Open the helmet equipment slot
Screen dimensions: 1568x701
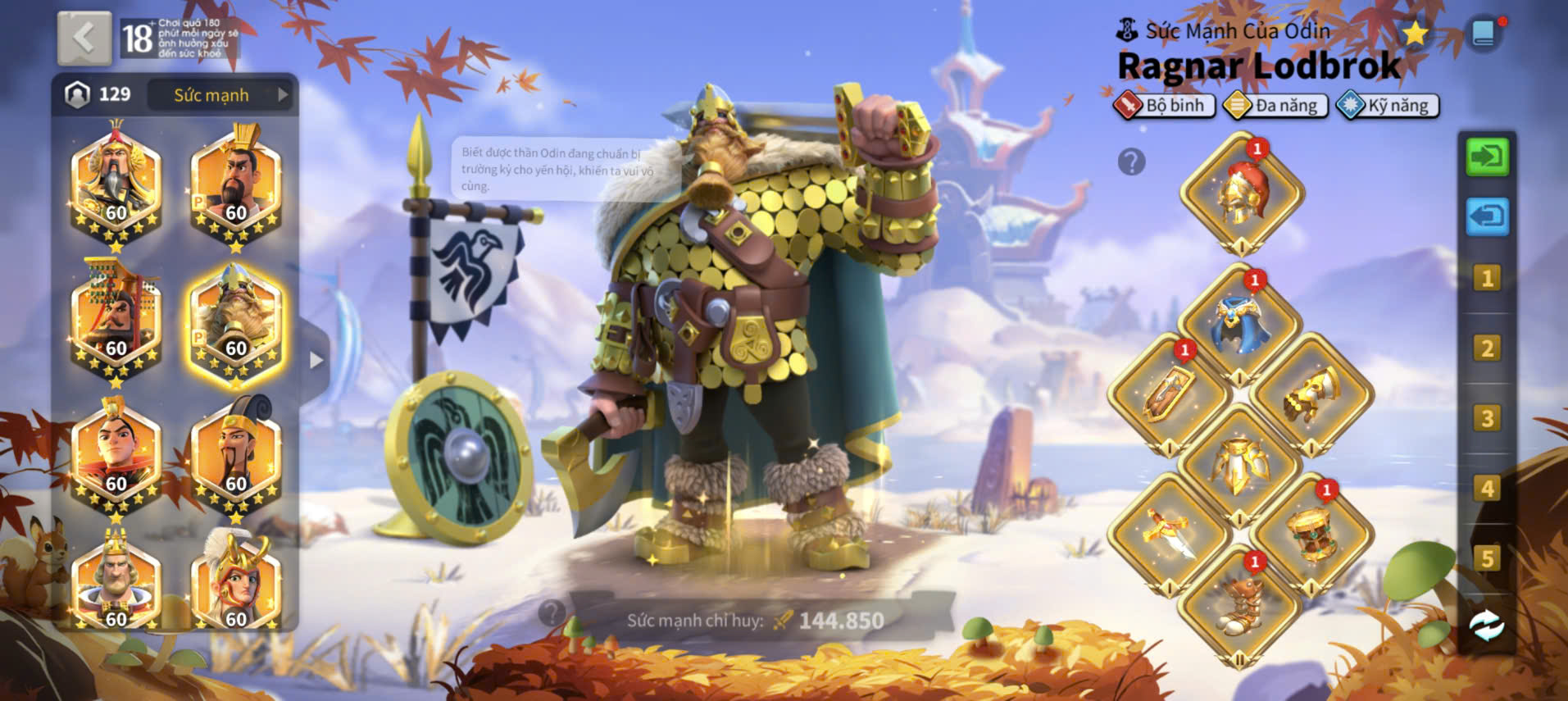click(1241, 193)
